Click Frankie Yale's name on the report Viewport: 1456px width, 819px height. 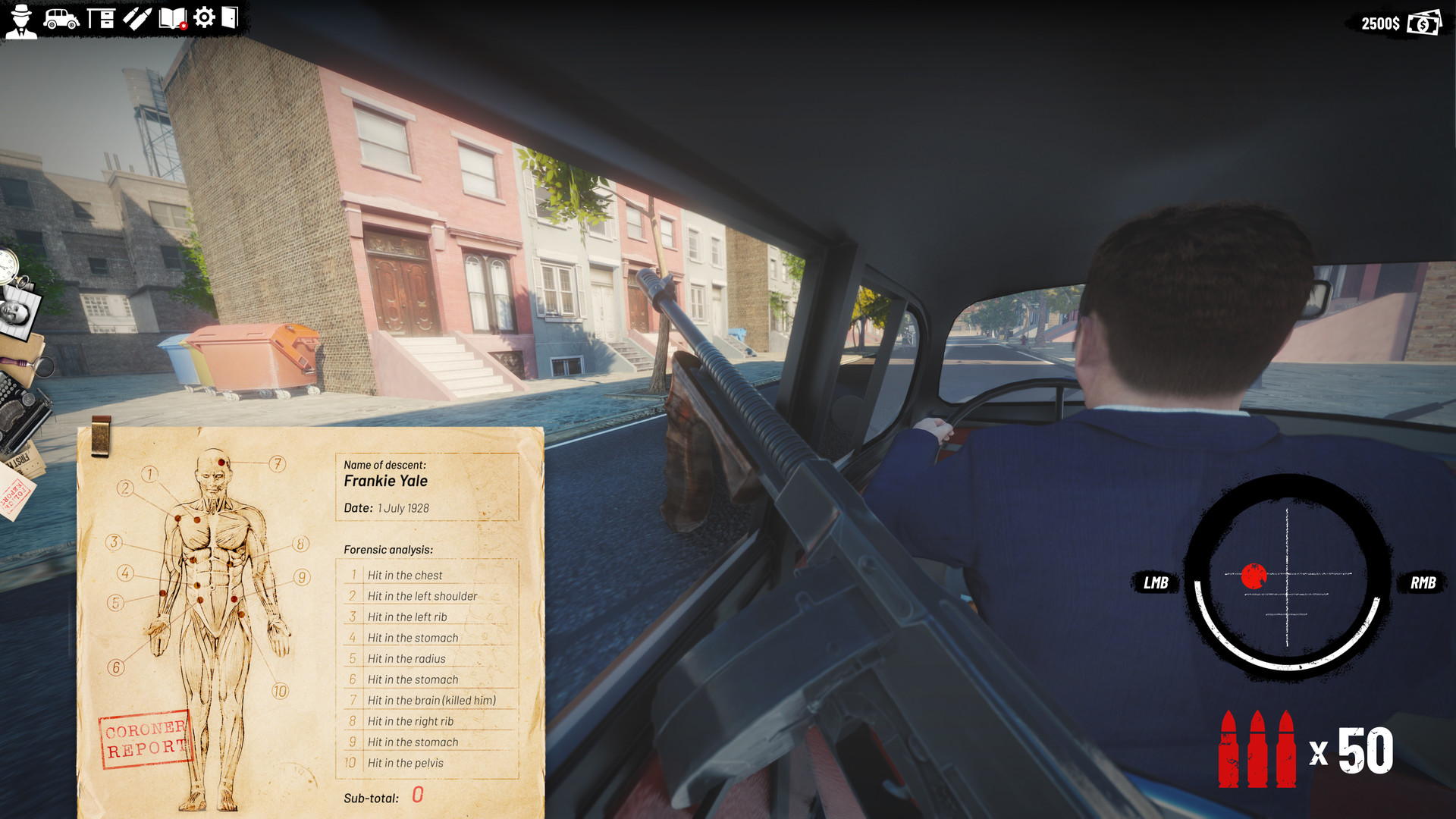point(385,481)
